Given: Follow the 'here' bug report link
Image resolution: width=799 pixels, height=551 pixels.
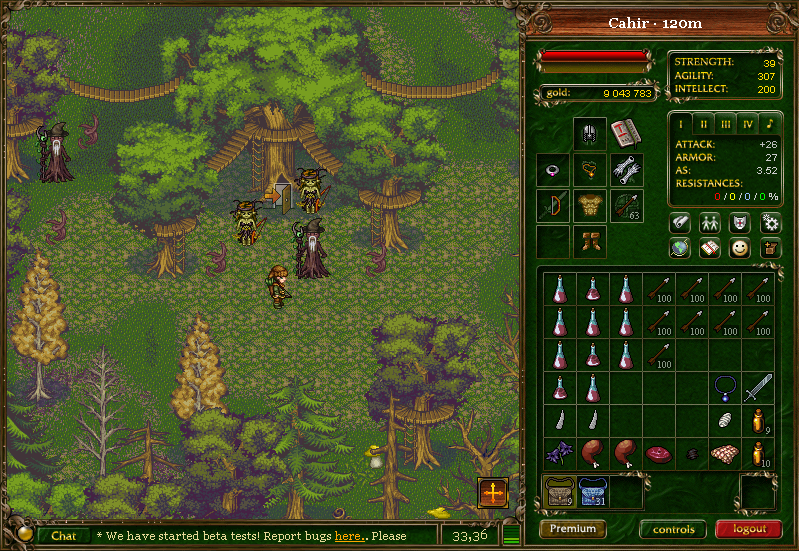Looking at the screenshot, I should pyautogui.click(x=347, y=536).
